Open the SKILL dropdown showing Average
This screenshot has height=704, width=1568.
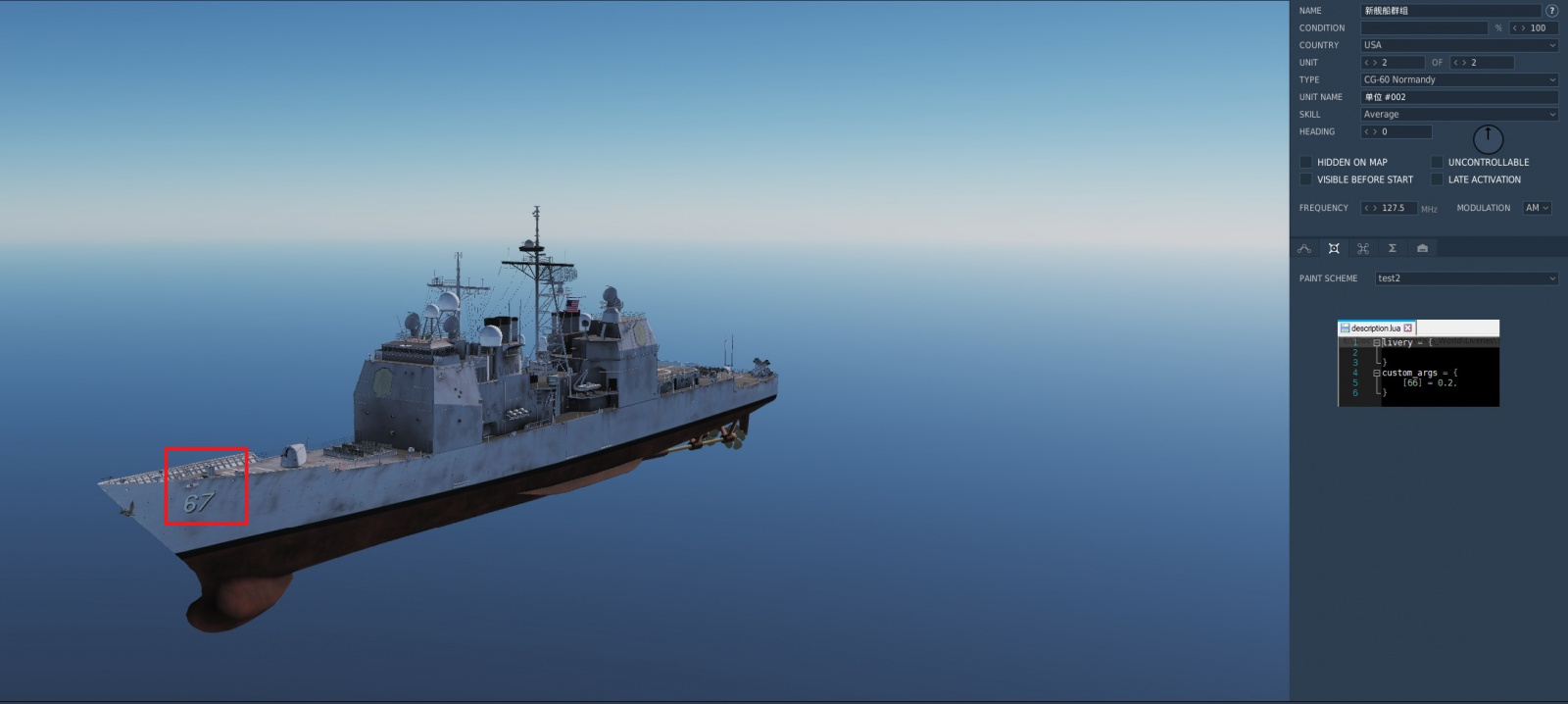(1458, 115)
